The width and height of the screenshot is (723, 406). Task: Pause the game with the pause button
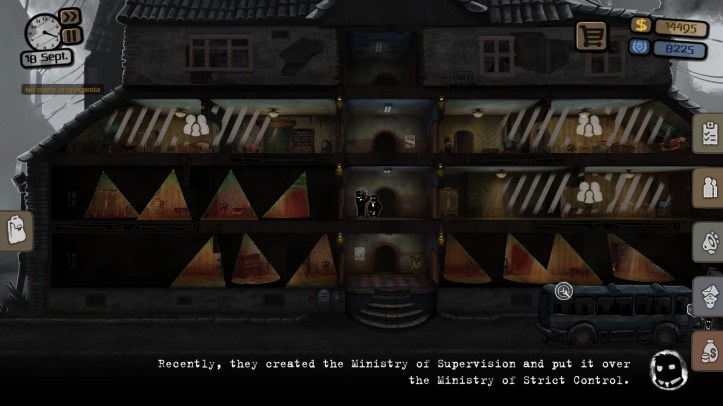[70, 36]
